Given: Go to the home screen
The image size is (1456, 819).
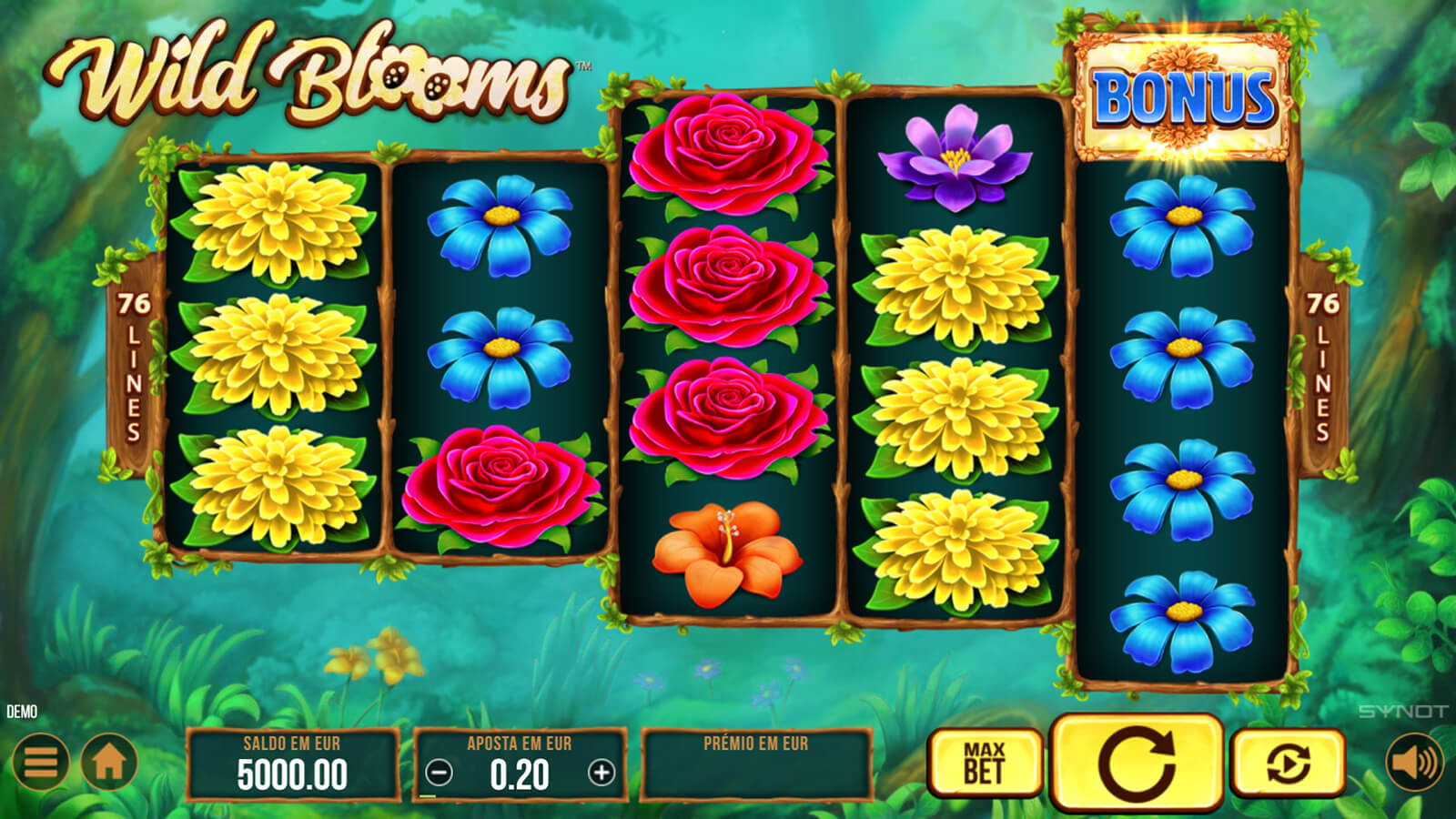Looking at the screenshot, I should click(109, 762).
